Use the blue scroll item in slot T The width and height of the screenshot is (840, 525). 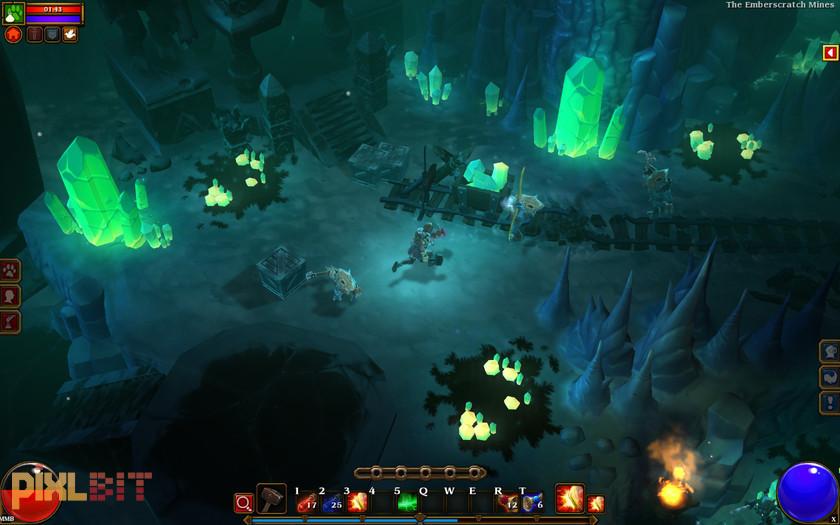pos(532,502)
